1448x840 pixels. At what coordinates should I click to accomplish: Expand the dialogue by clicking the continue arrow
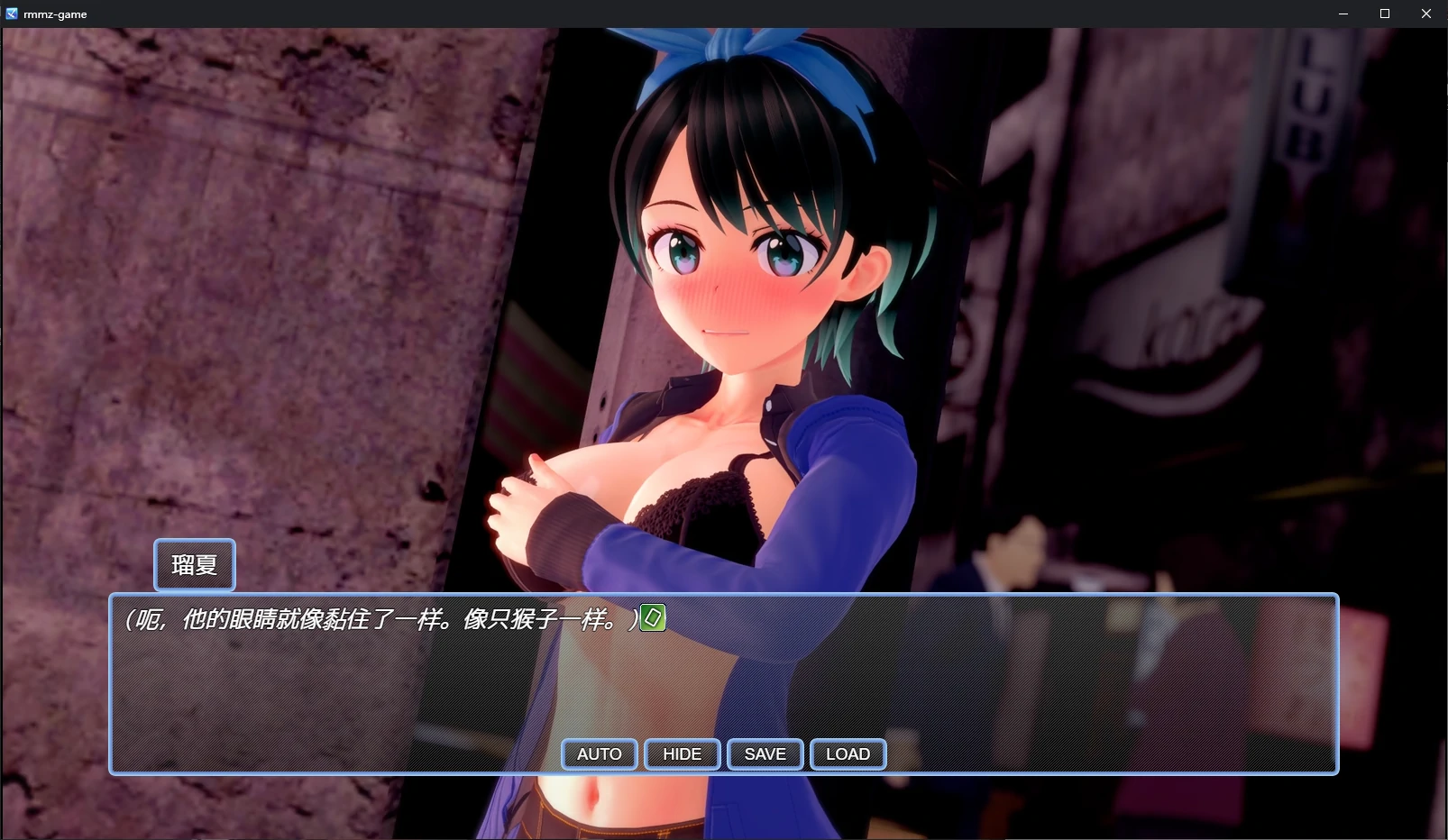(652, 617)
